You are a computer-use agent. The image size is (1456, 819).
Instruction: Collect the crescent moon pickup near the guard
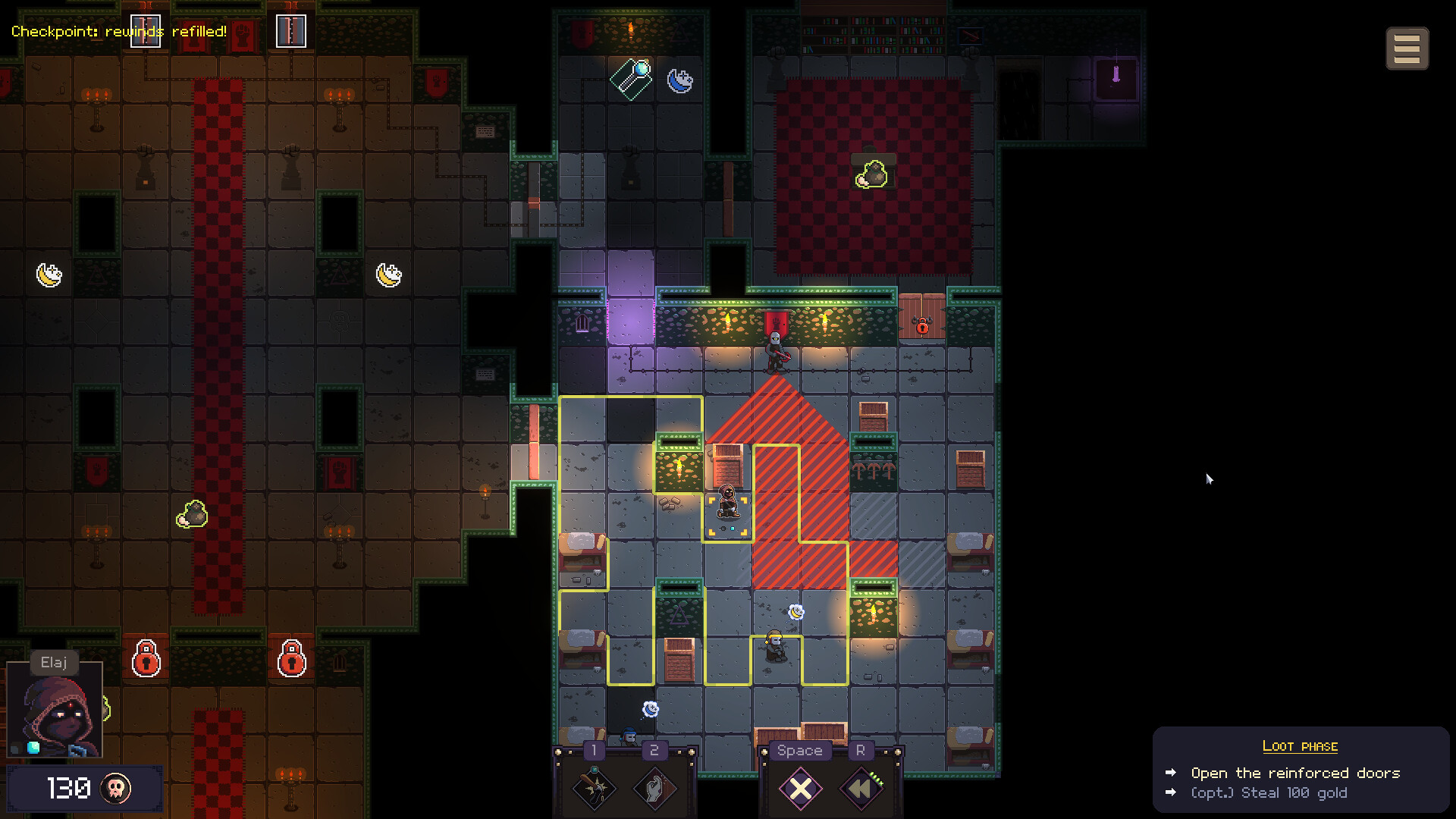point(795,611)
